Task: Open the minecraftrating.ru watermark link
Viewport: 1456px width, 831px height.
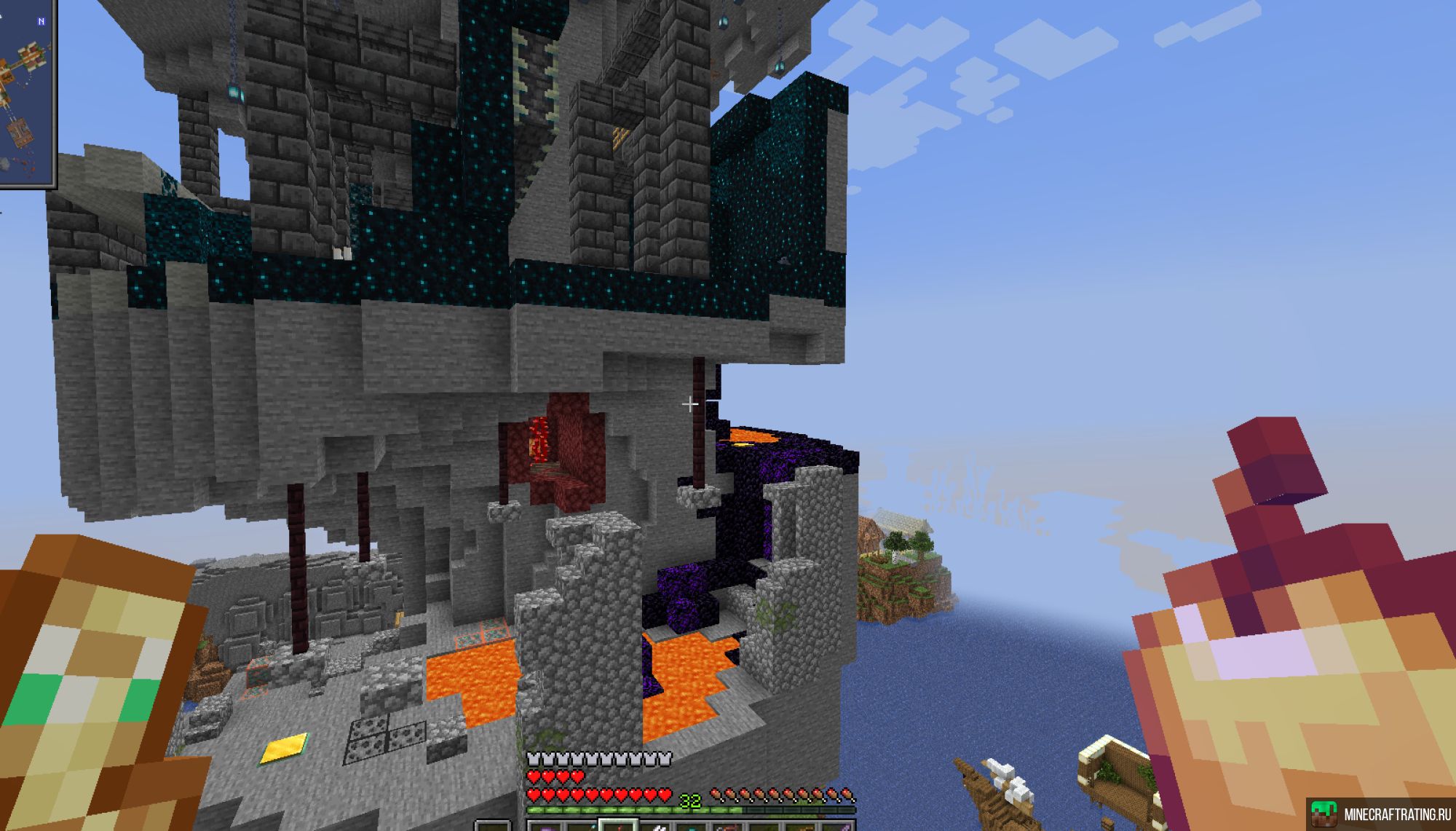Action: [1381, 814]
